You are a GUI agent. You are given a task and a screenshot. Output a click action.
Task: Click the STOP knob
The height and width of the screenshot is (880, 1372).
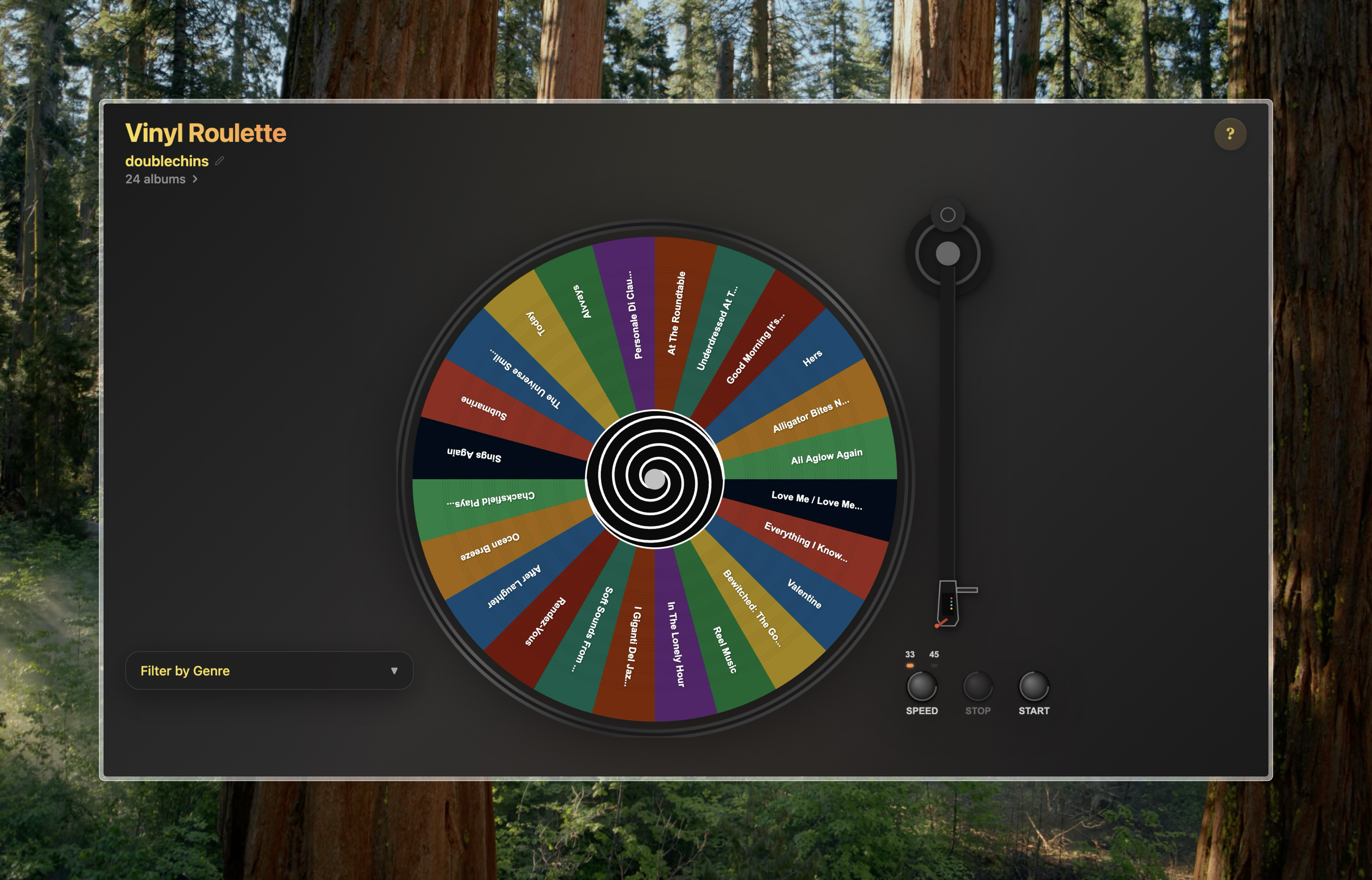pyautogui.click(x=977, y=686)
